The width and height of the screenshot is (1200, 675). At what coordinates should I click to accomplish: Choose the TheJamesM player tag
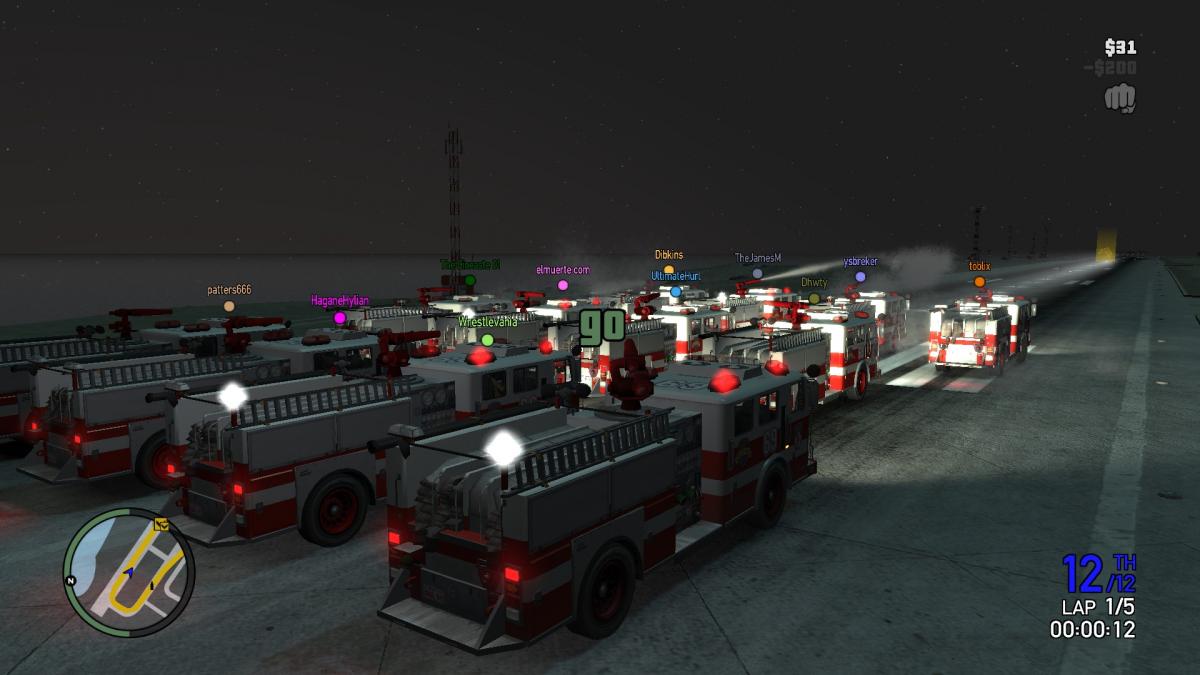[757, 258]
